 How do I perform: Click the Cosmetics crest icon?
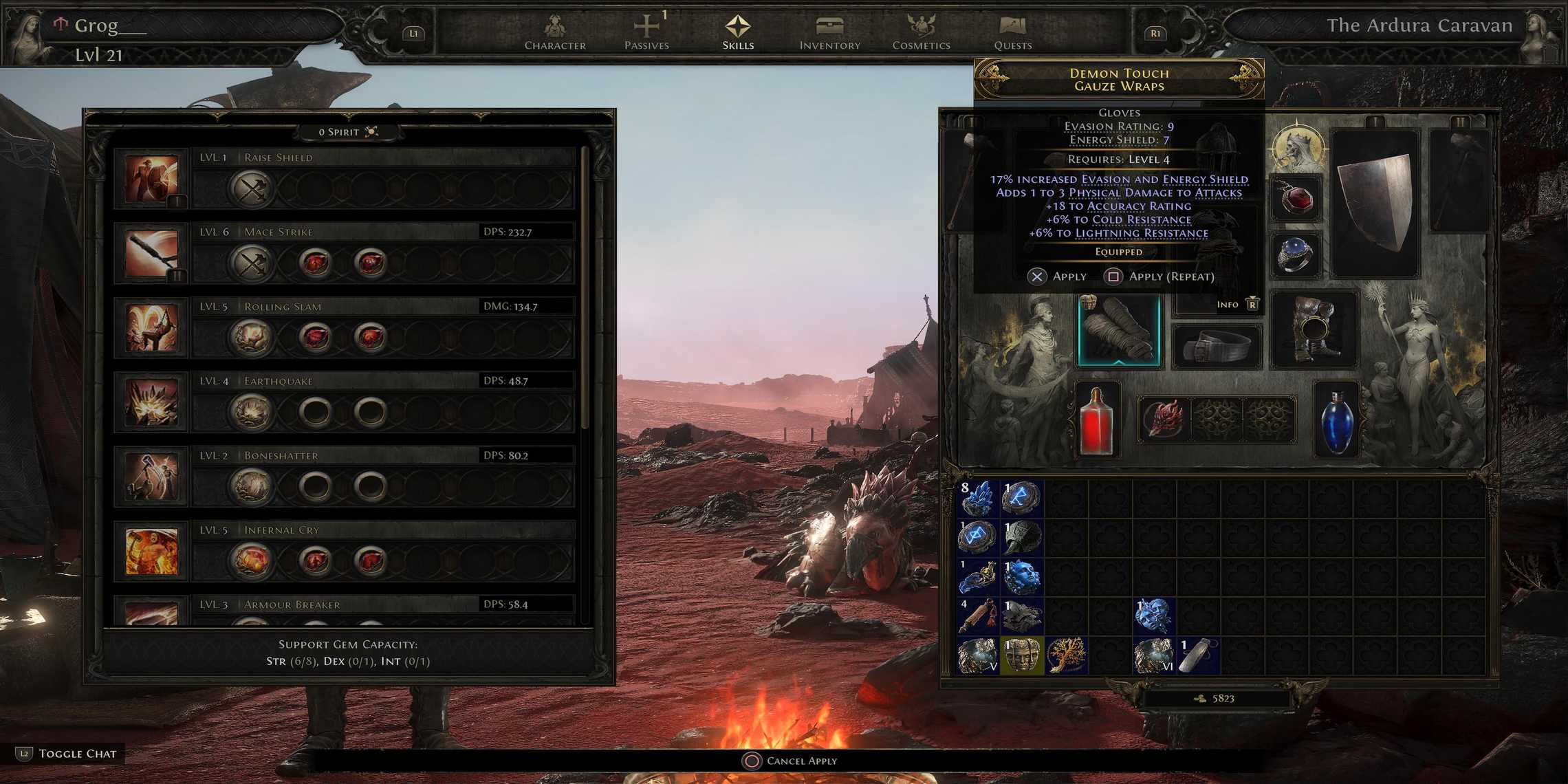(920, 28)
